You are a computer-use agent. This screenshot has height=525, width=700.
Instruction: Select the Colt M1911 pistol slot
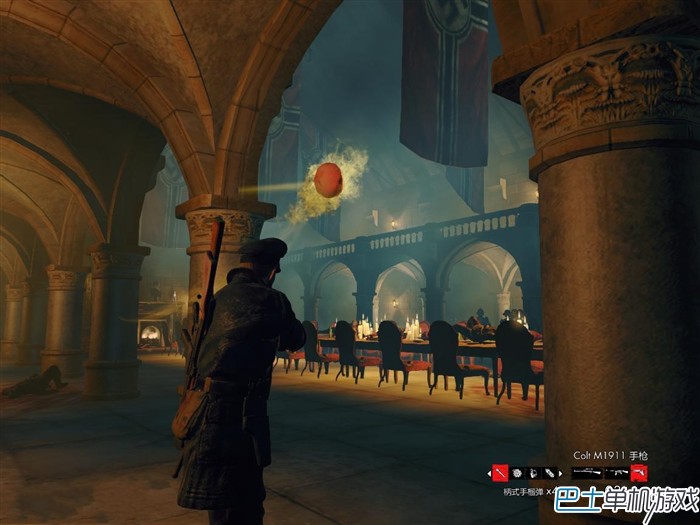pyautogui.click(x=639, y=472)
